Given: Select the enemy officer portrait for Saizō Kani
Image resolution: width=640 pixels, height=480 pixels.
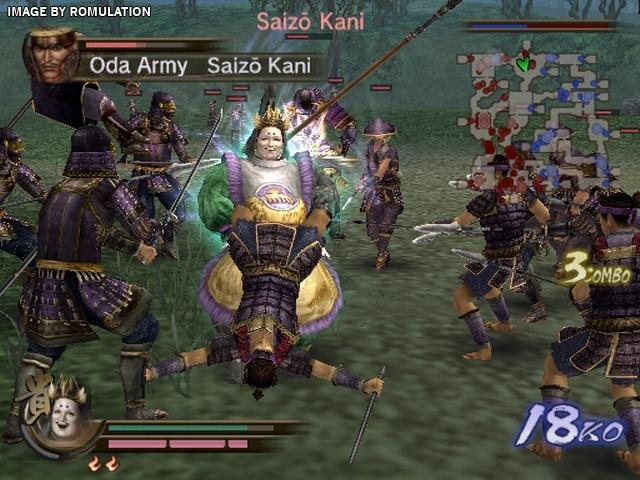Looking at the screenshot, I should [50, 56].
